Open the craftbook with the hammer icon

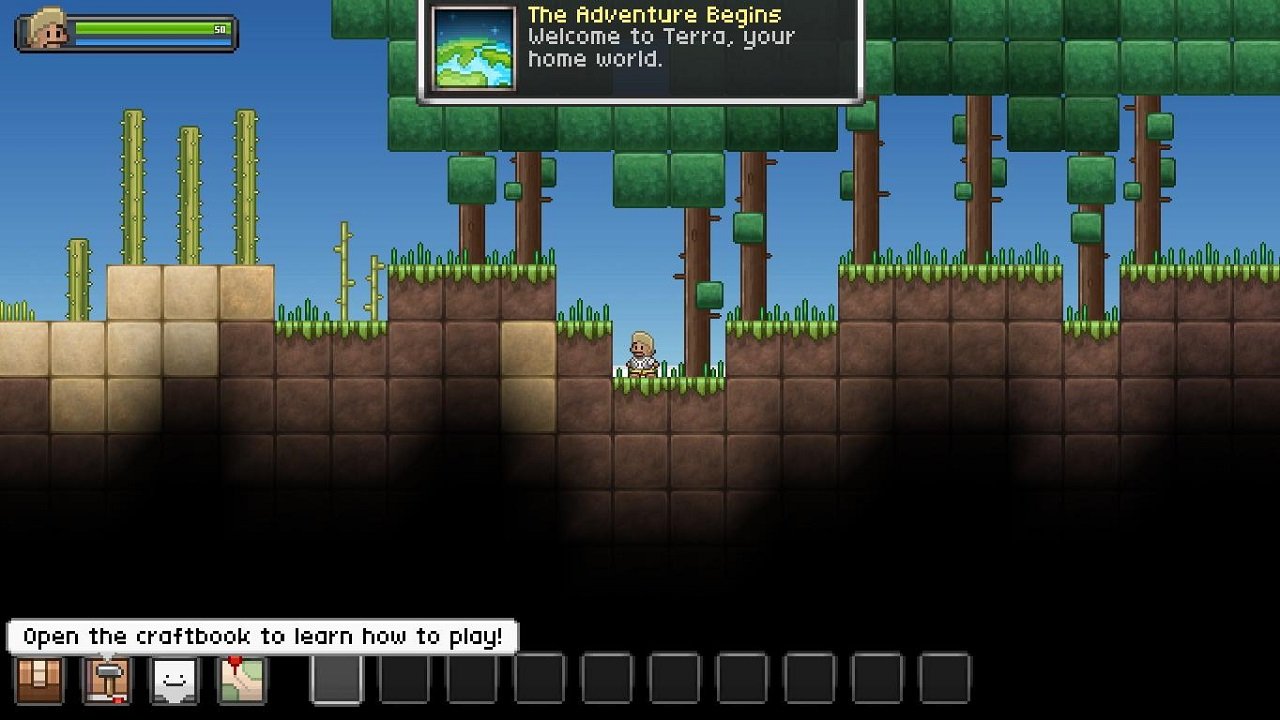click(x=107, y=679)
